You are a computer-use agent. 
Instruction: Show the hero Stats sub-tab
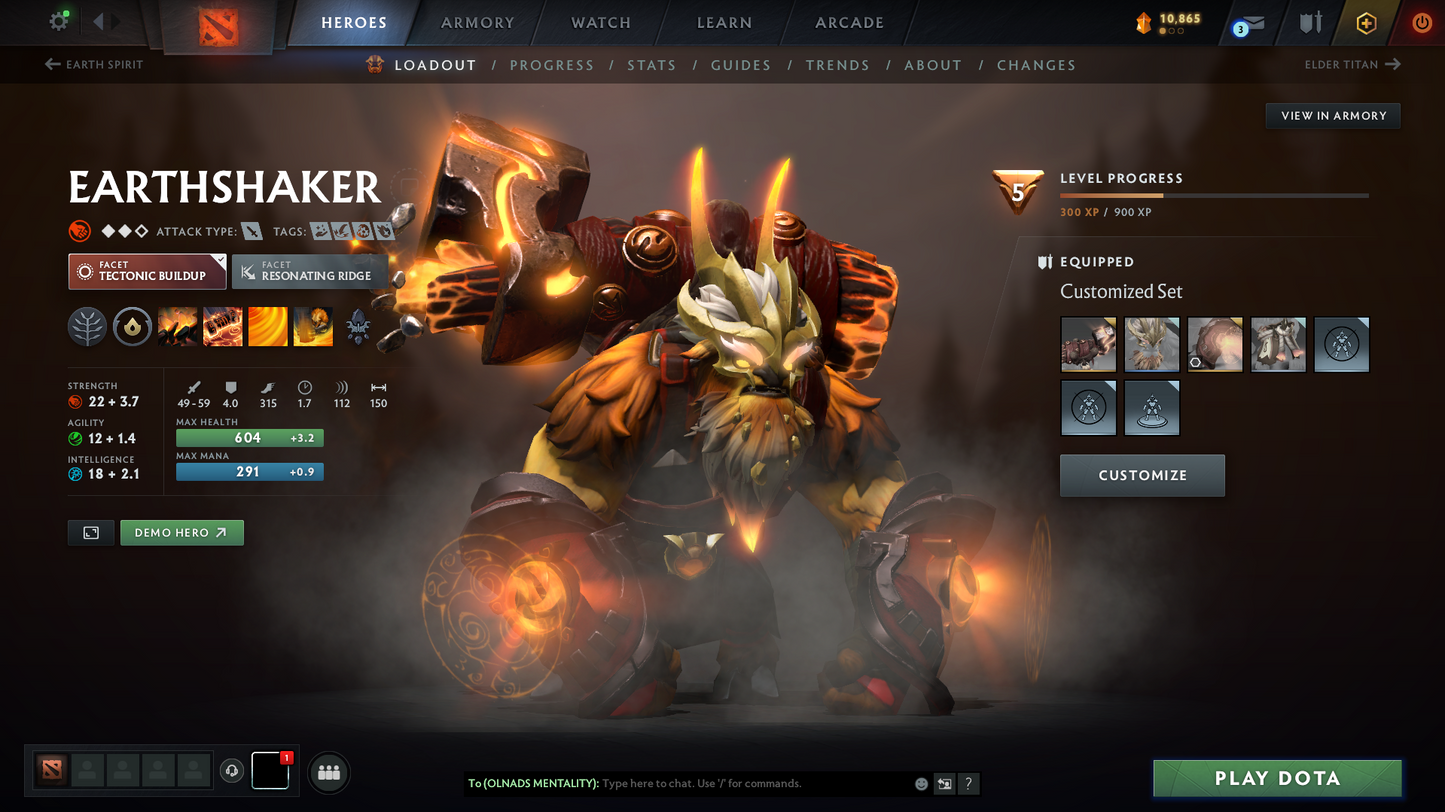tap(651, 65)
